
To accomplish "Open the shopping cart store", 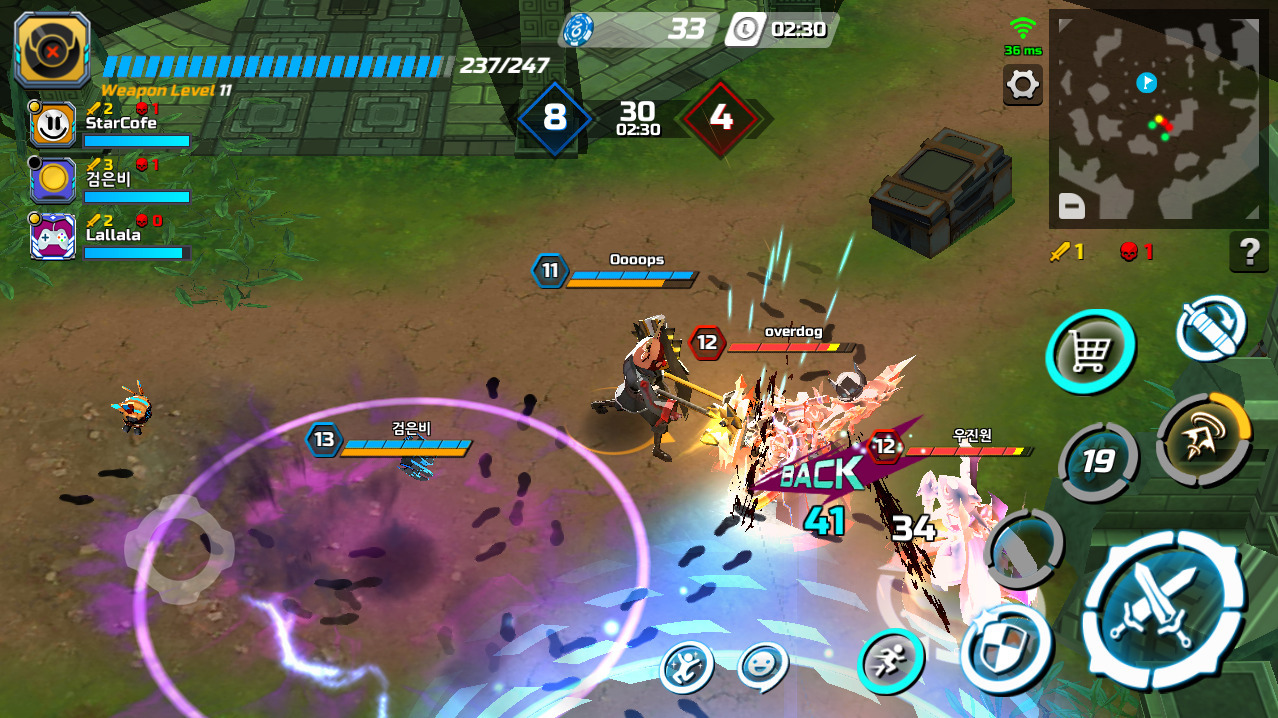I will tap(1090, 351).
